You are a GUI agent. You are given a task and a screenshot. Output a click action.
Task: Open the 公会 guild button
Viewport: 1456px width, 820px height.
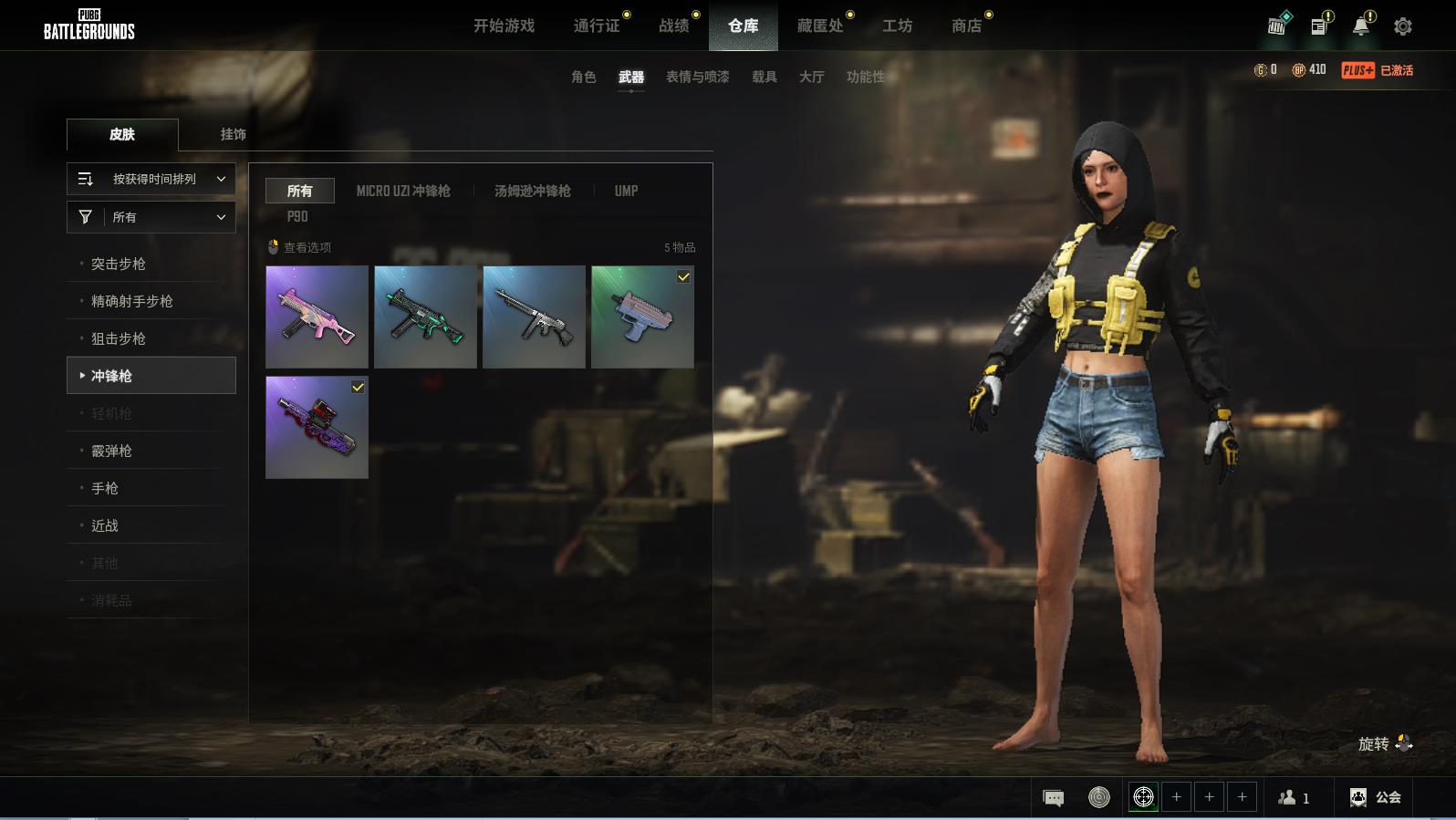pos(1375,797)
